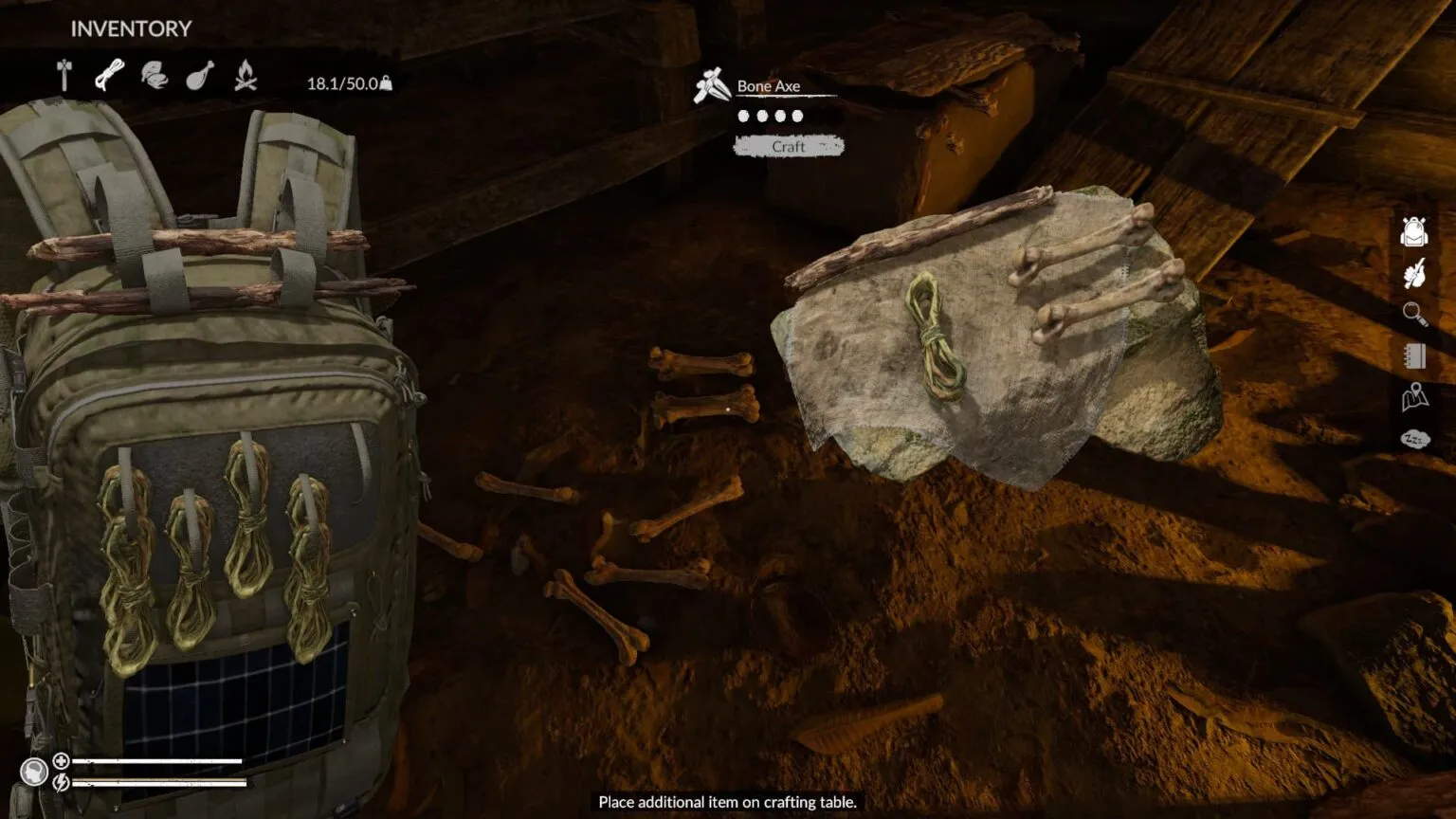
Task: Open the INVENTORY header tab
Action: tap(130, 27)
